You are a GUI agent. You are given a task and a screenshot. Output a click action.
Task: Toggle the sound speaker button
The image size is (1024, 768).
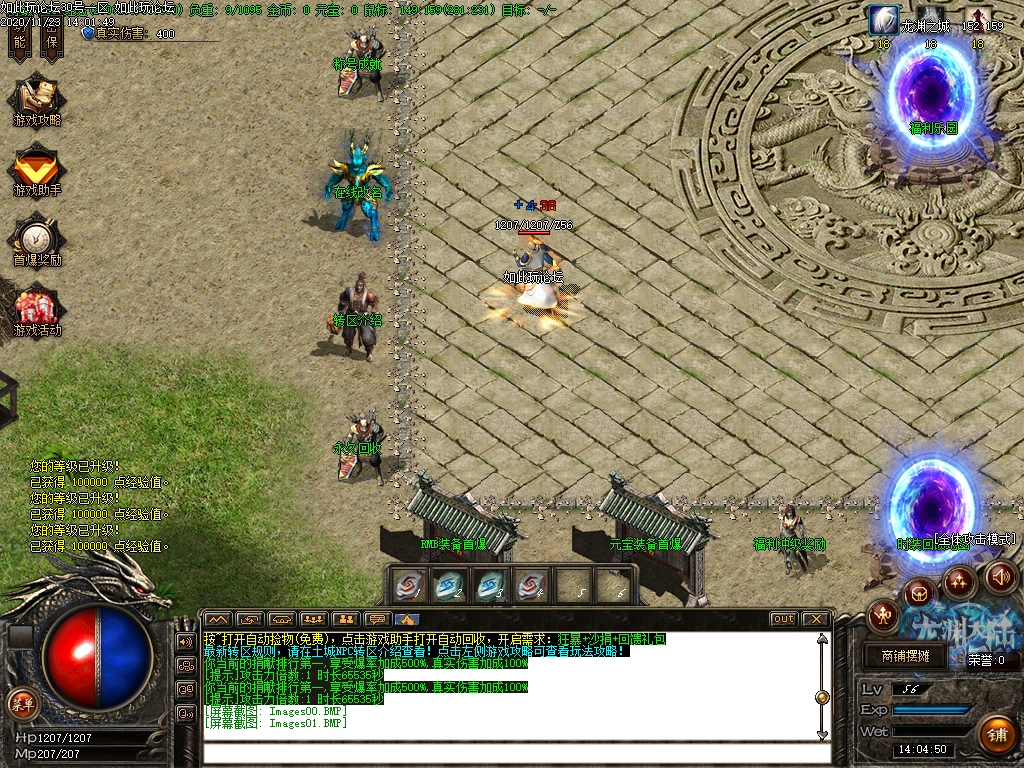point(1001,577)
